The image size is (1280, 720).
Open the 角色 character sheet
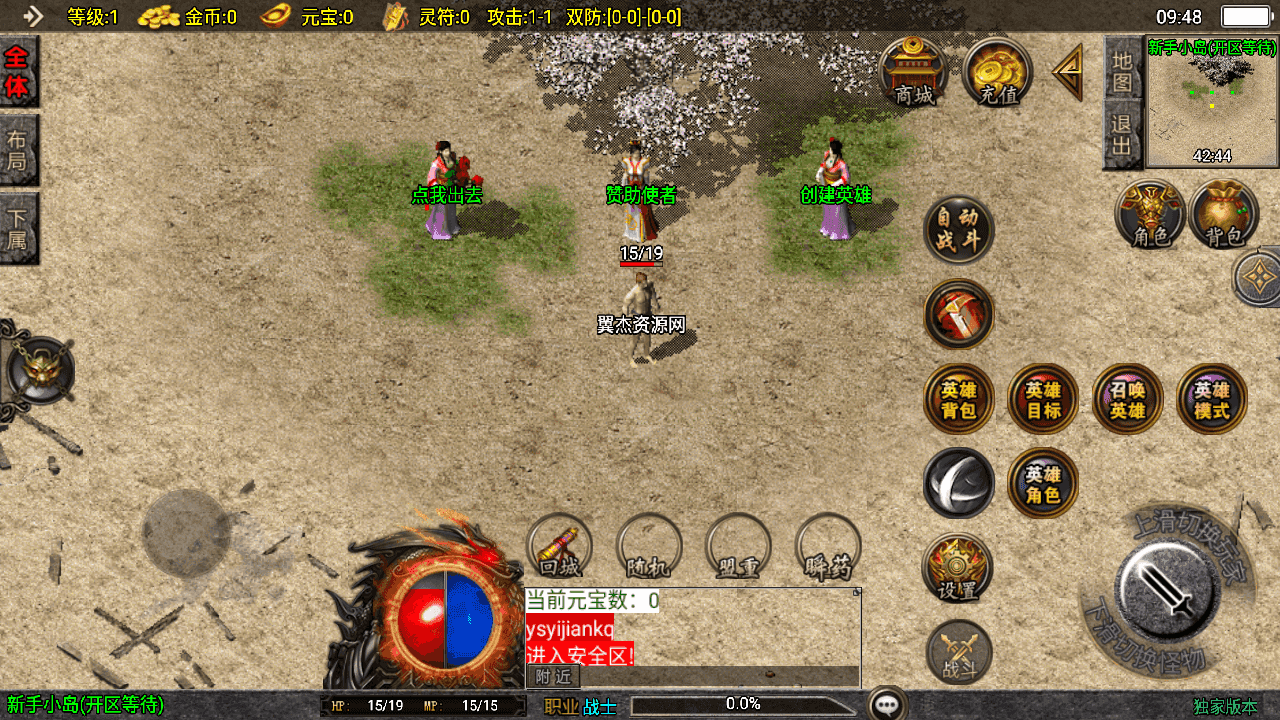click(1151, 214)
